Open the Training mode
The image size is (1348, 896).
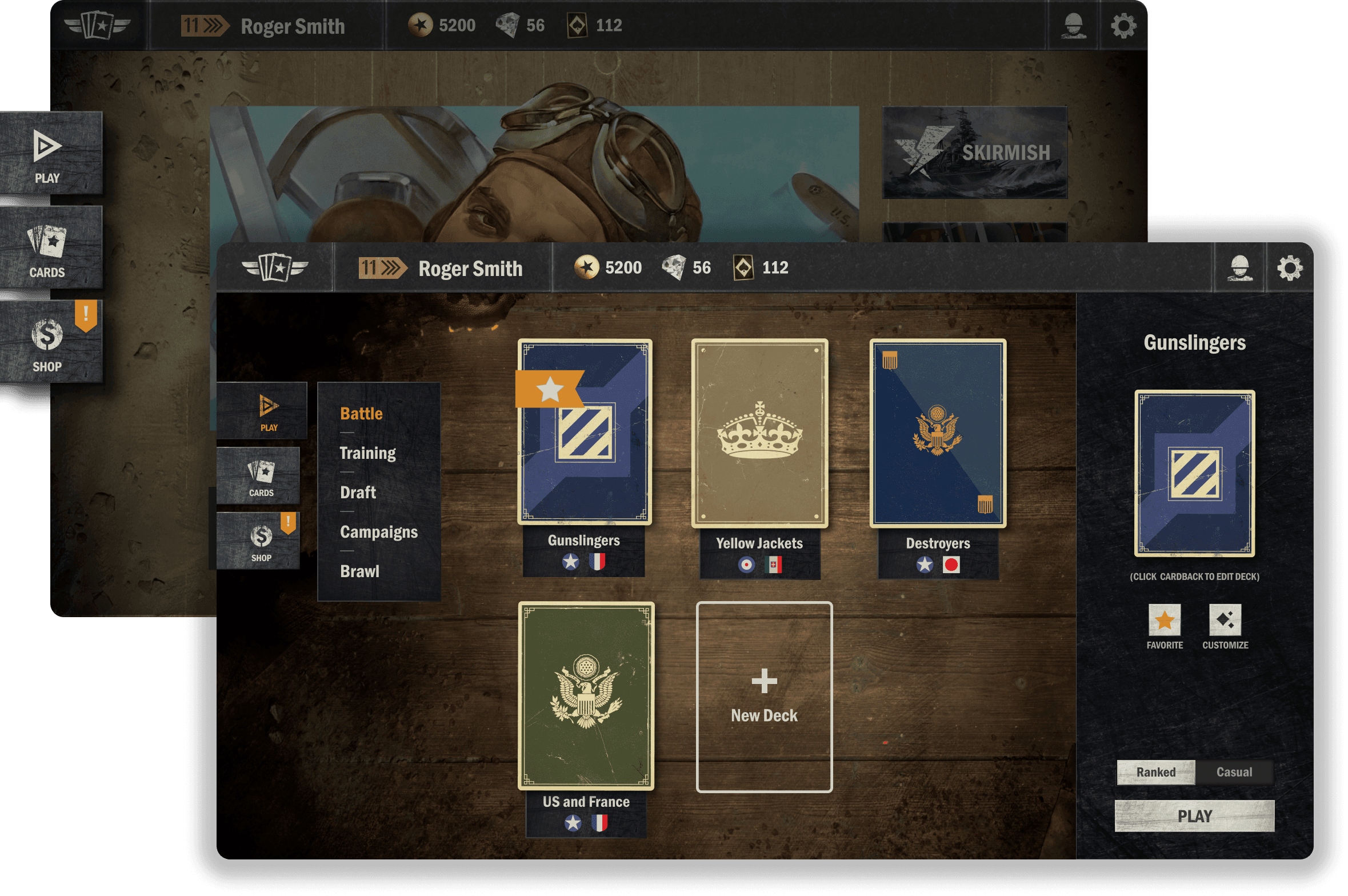pyautogui.click(x=367, y=453)
